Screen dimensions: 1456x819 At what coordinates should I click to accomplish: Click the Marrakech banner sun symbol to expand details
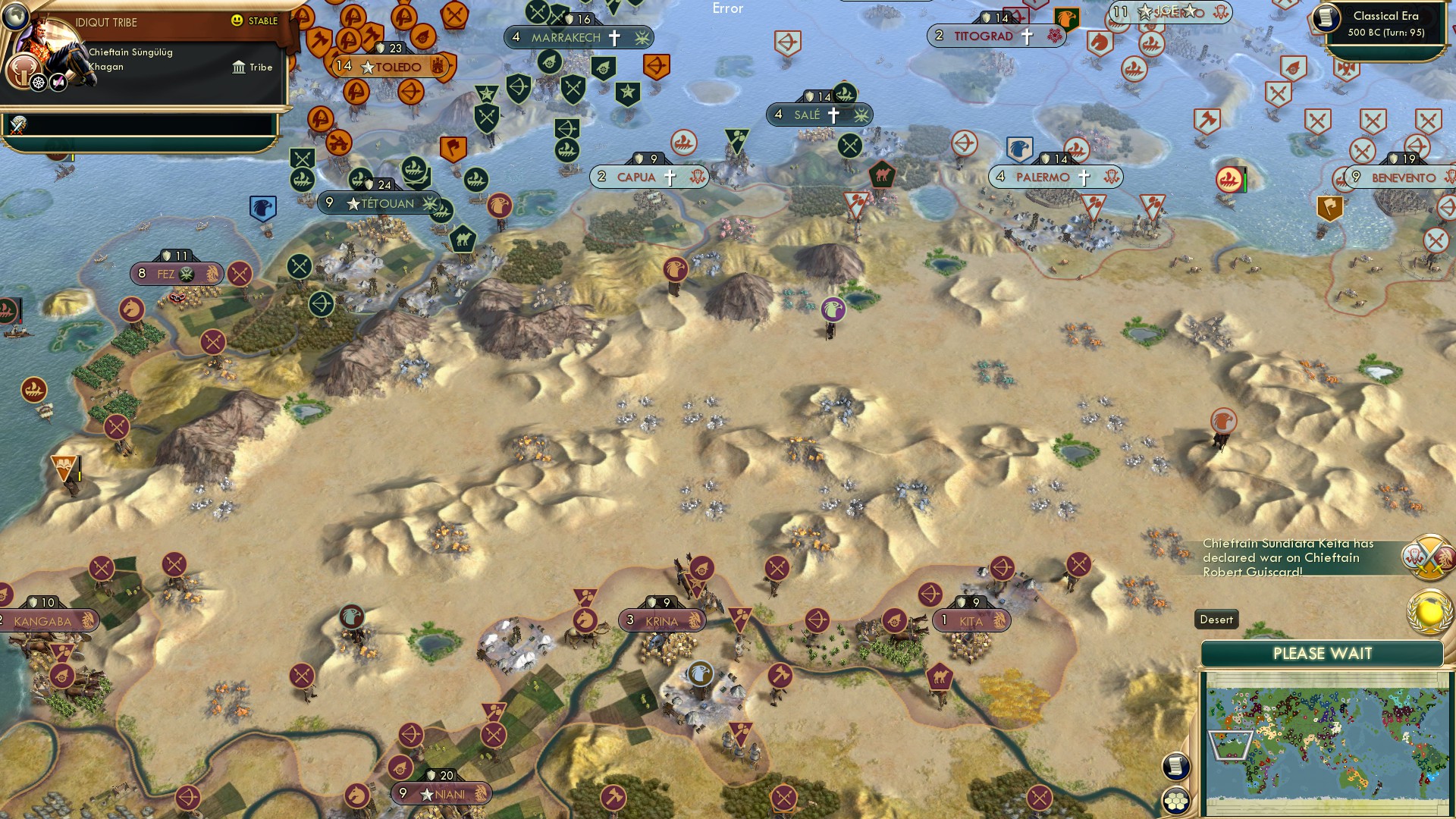pos(641,37)
